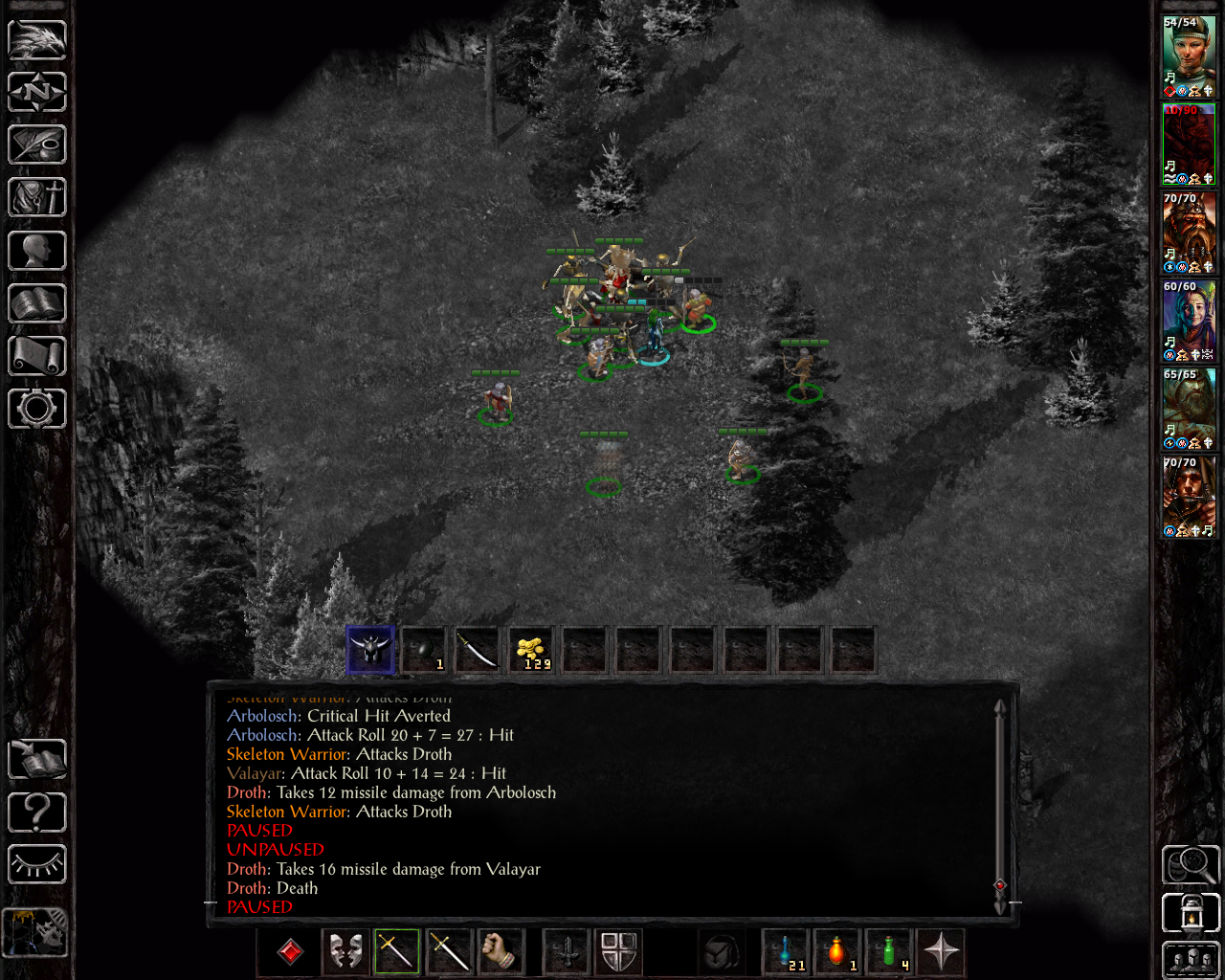Select the green-helmeted portrait with 54/54 health

[1189, 56]
